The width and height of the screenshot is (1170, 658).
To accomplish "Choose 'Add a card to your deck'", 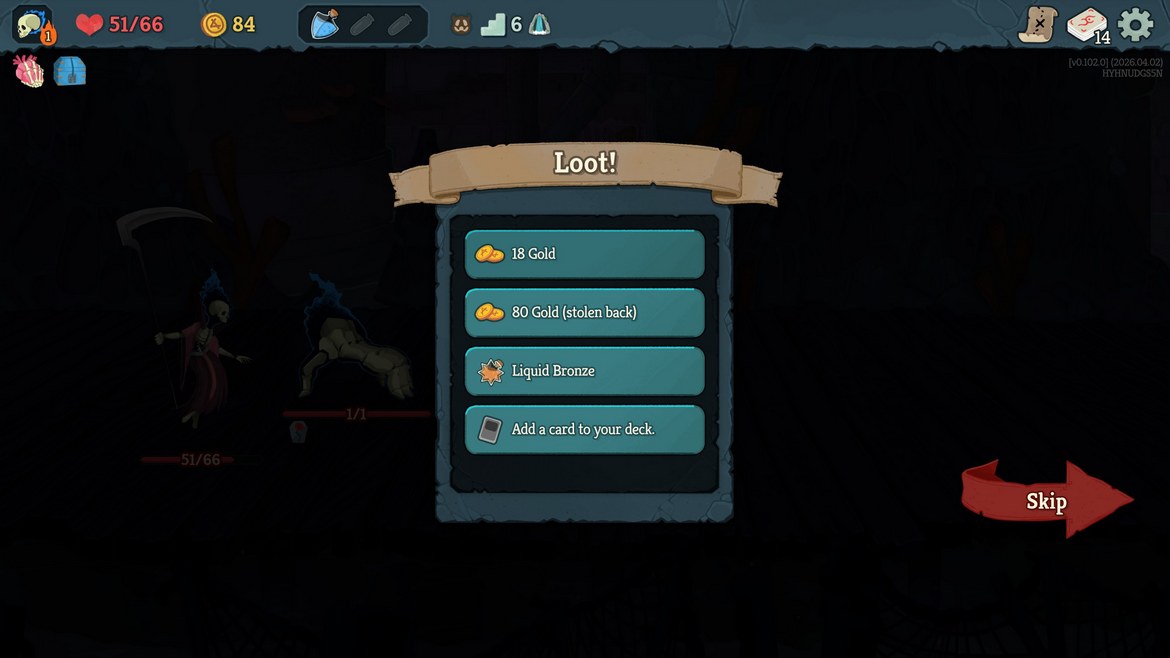I will click(584, 429).
